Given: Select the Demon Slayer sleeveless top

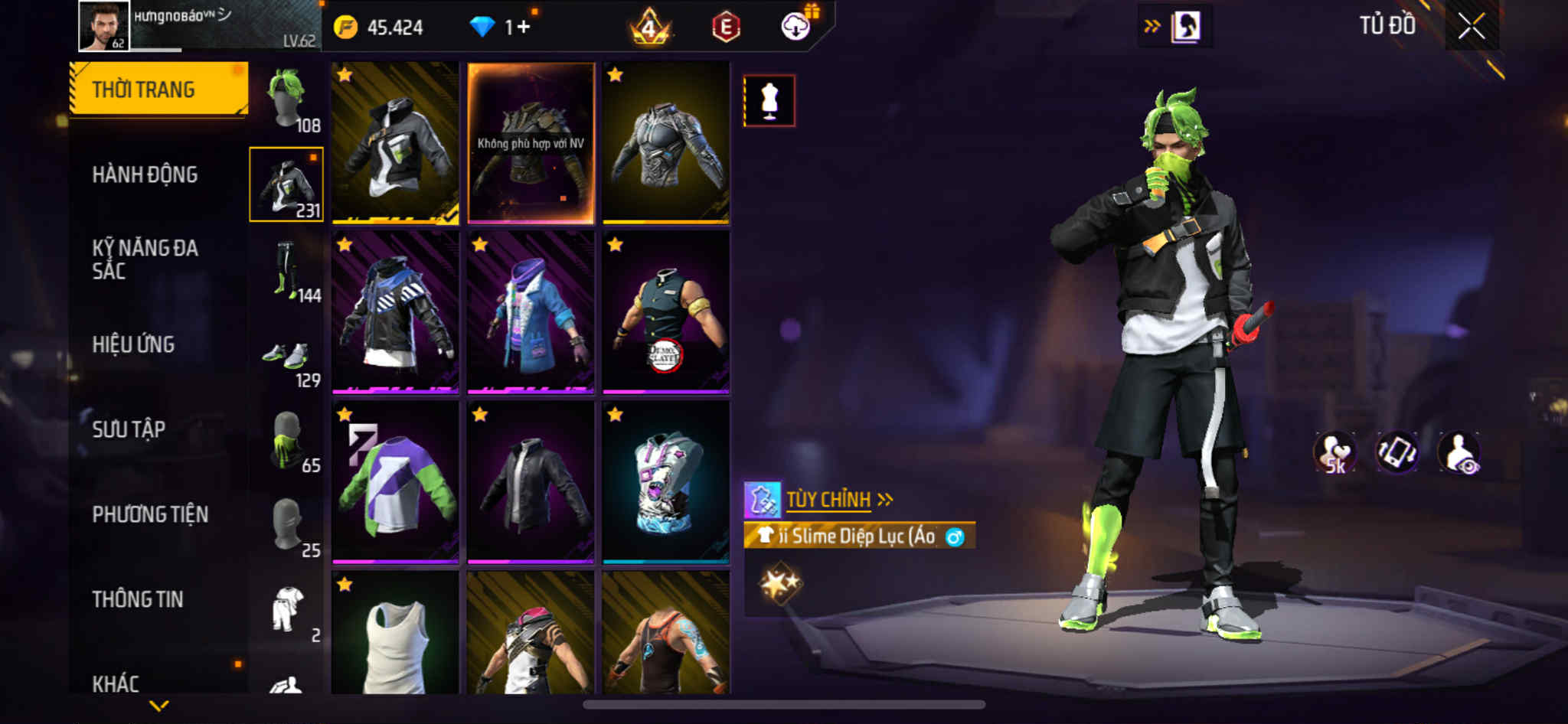Looking at the screenshot, I should 665,312.
